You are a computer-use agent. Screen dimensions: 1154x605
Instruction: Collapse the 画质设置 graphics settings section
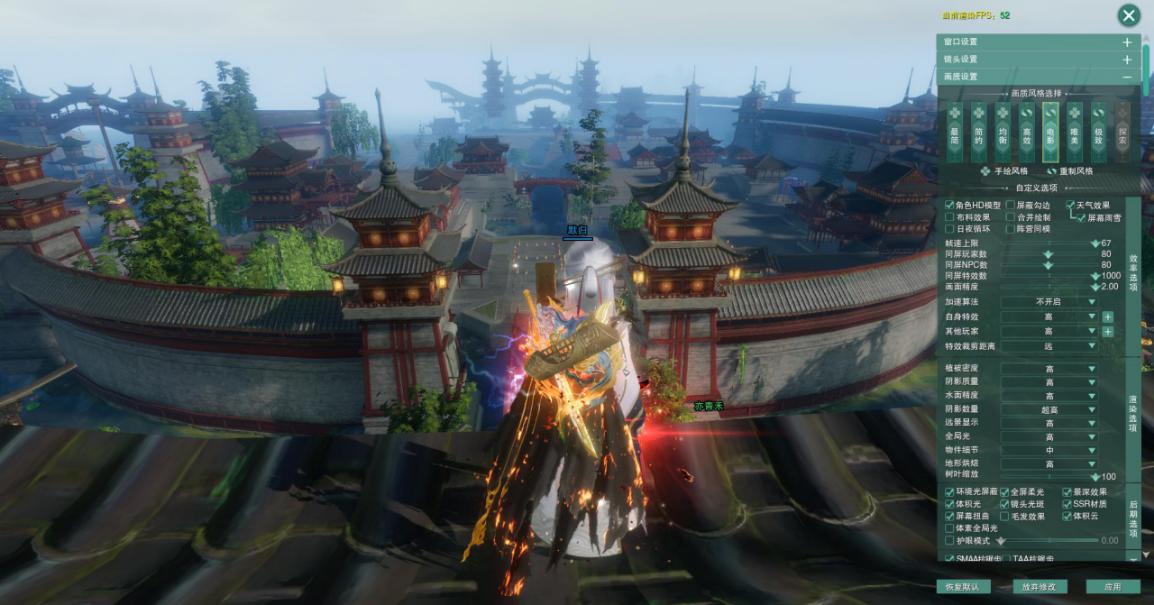pyautogui.click(x=1127, y=76)
